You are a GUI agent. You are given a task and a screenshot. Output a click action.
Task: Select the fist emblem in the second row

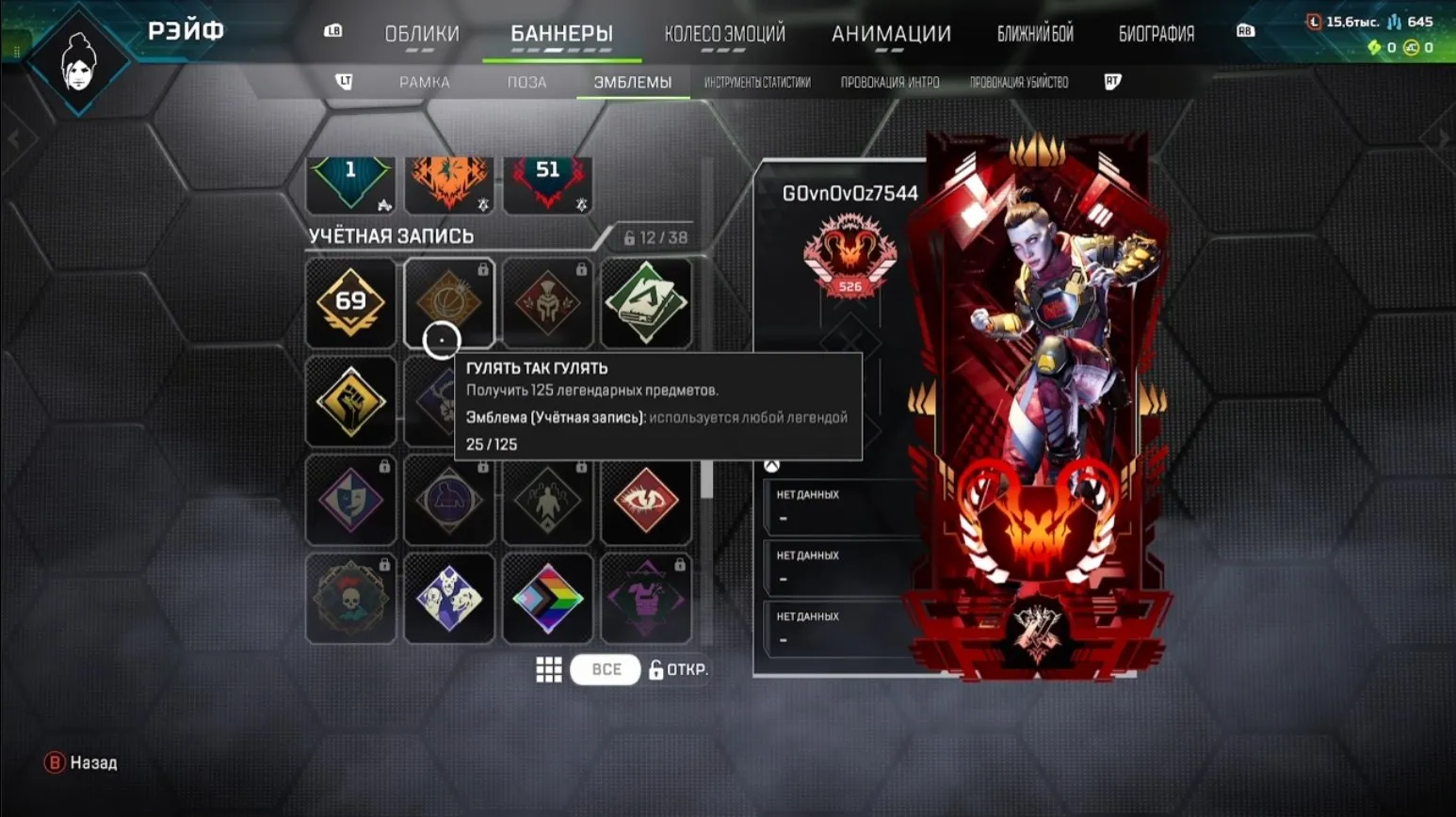pos(350,401)
